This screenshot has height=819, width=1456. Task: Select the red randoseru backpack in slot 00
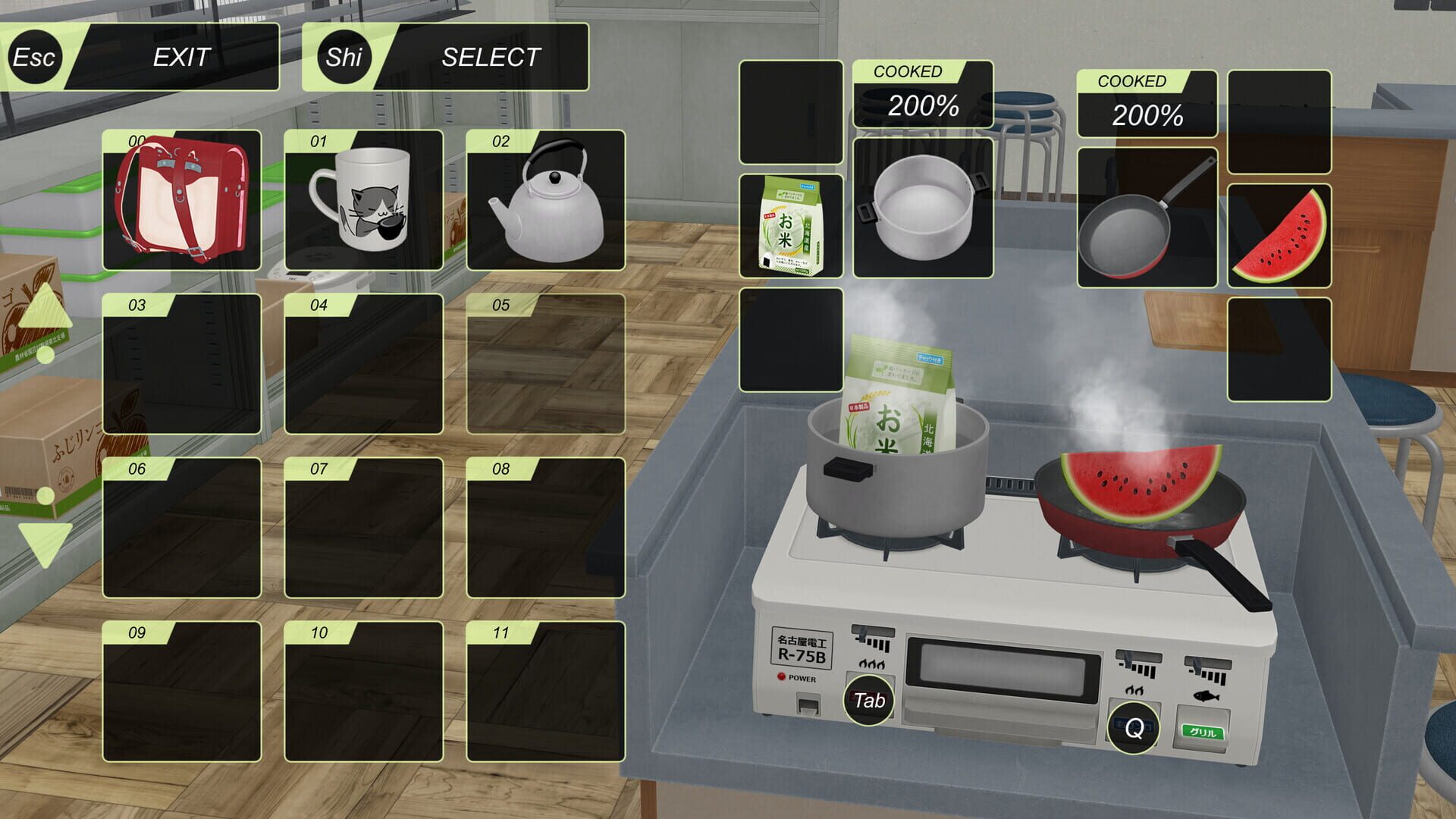(182, 202)
